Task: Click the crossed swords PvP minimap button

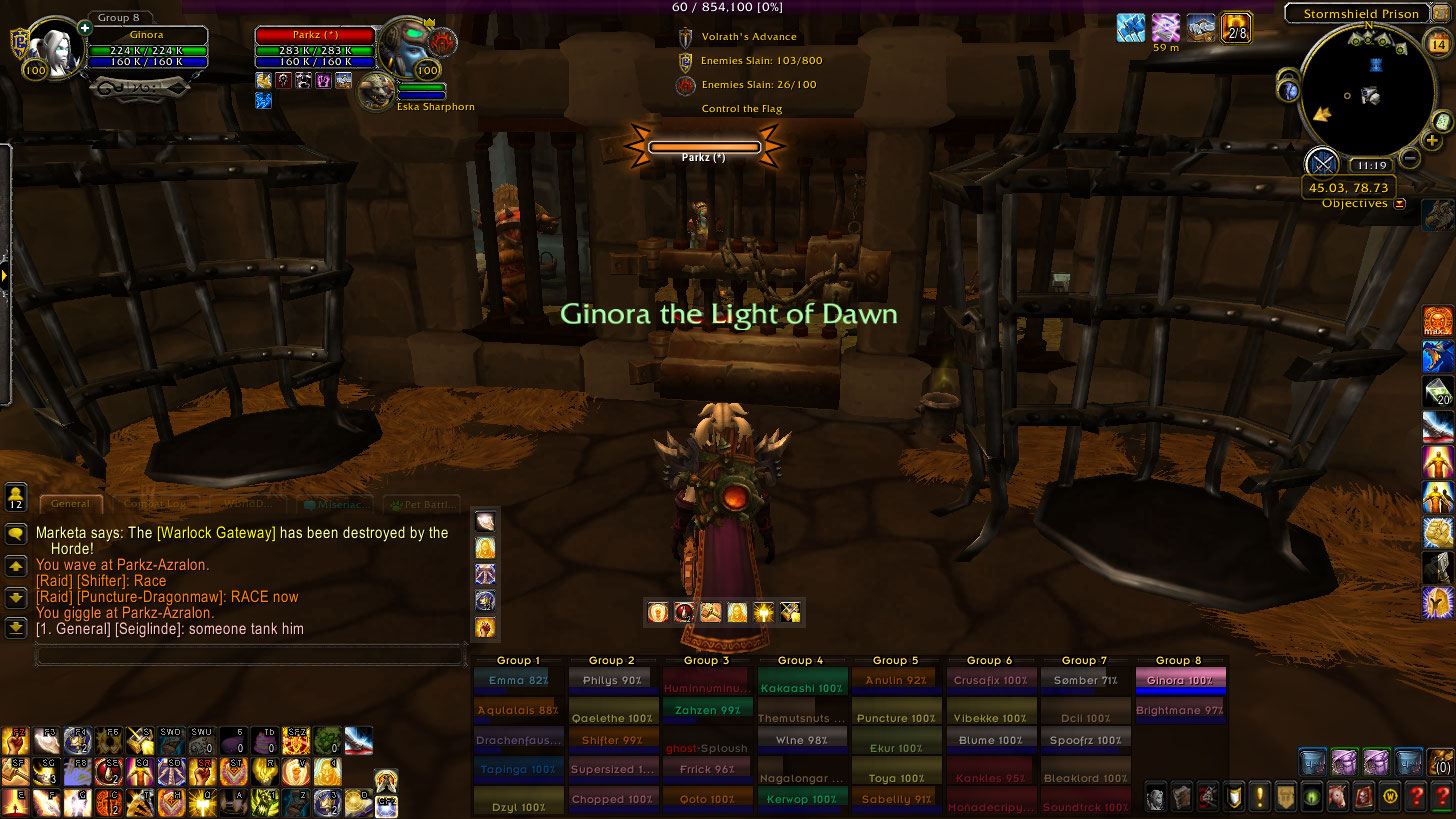Action: [x=1322, y=163]
